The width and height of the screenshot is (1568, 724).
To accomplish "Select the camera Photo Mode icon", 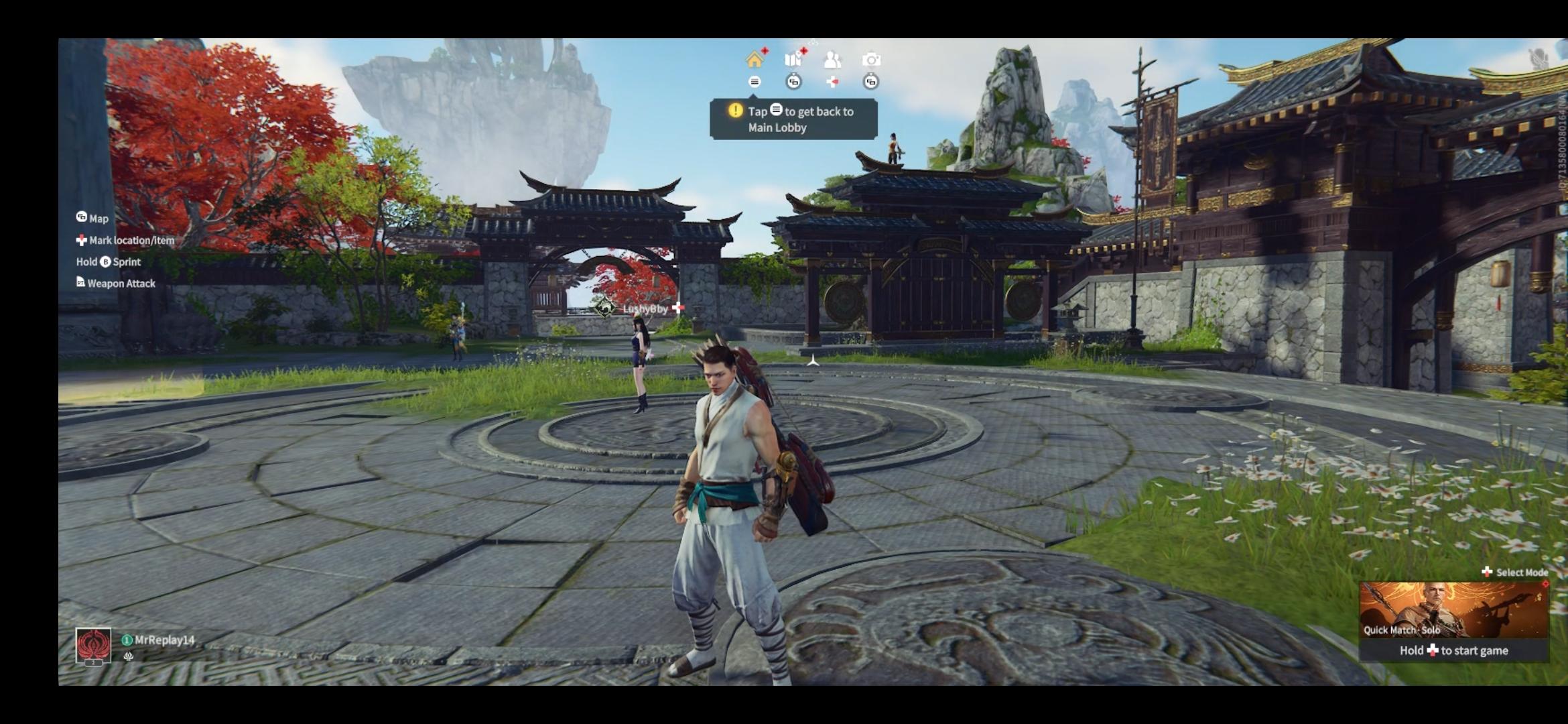I will 871,60.
